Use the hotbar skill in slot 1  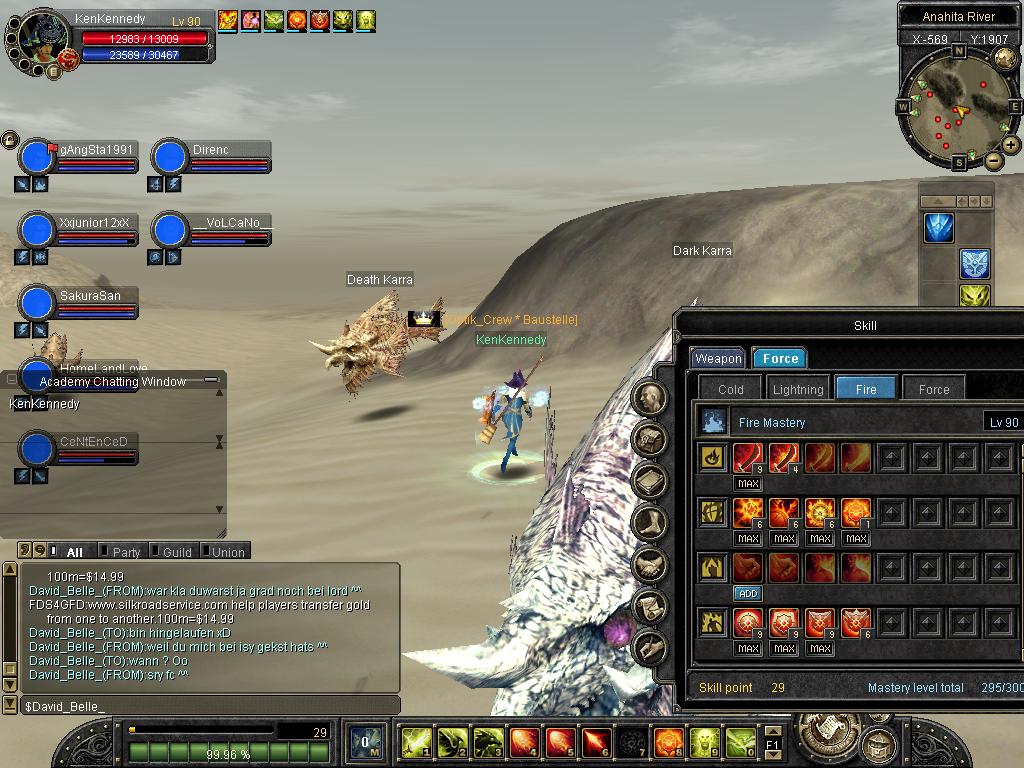click(415, 742)
